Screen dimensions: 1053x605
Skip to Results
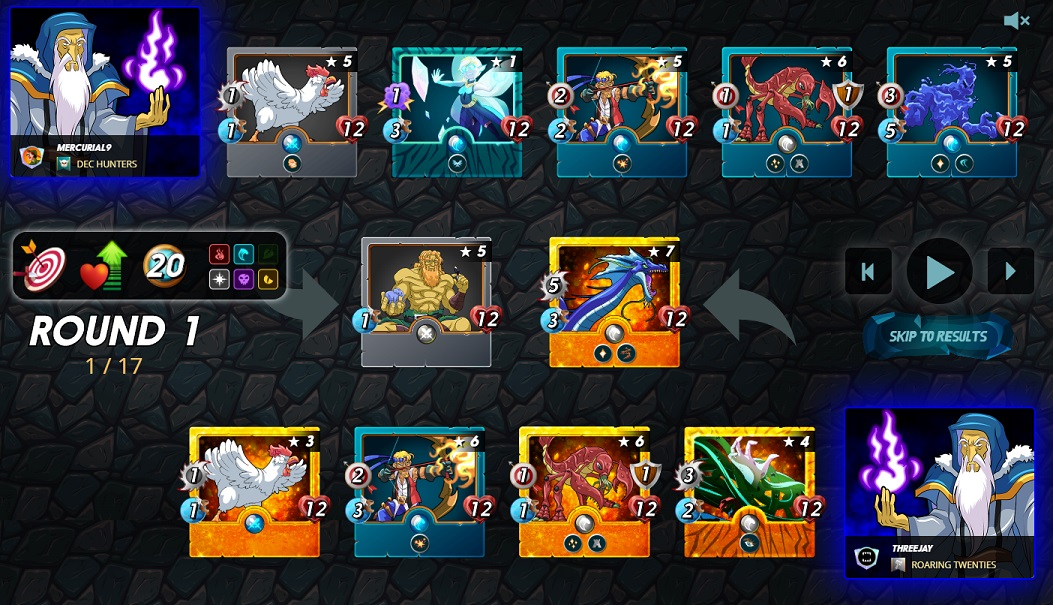[x=938, y=336]
